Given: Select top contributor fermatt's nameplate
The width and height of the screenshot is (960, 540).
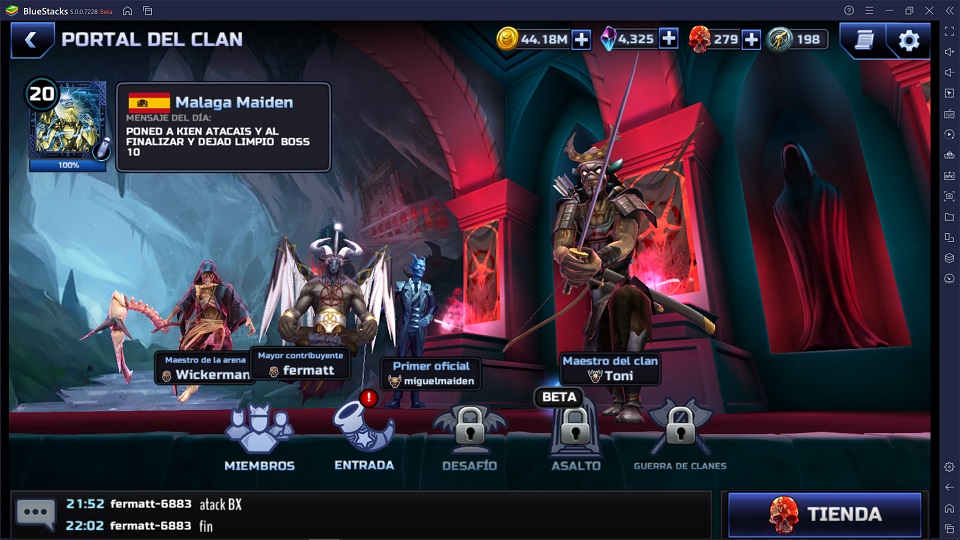Looking at the screenshot, I should 300,363.
